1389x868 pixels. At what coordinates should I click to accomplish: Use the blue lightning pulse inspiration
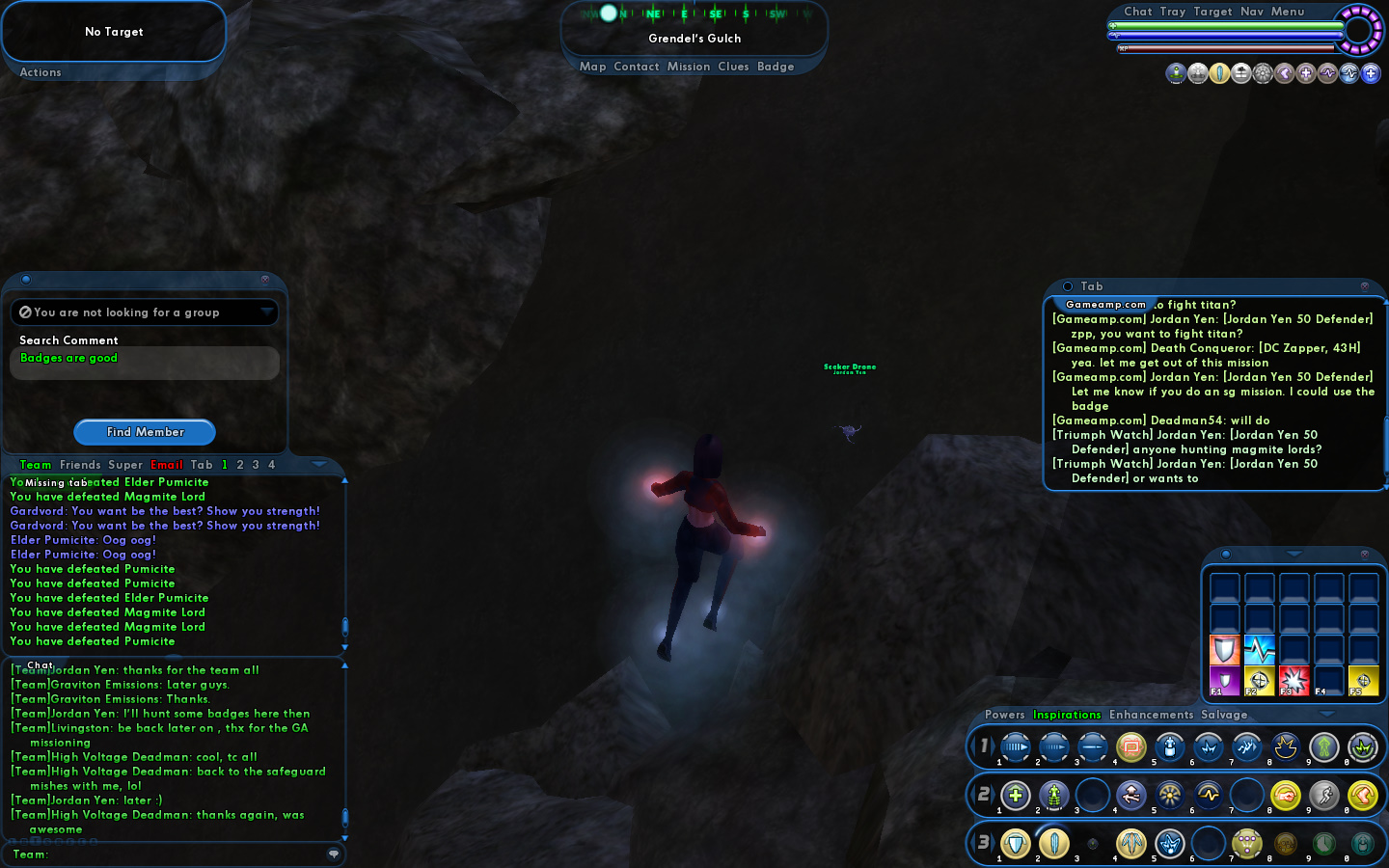[1259, 649]
